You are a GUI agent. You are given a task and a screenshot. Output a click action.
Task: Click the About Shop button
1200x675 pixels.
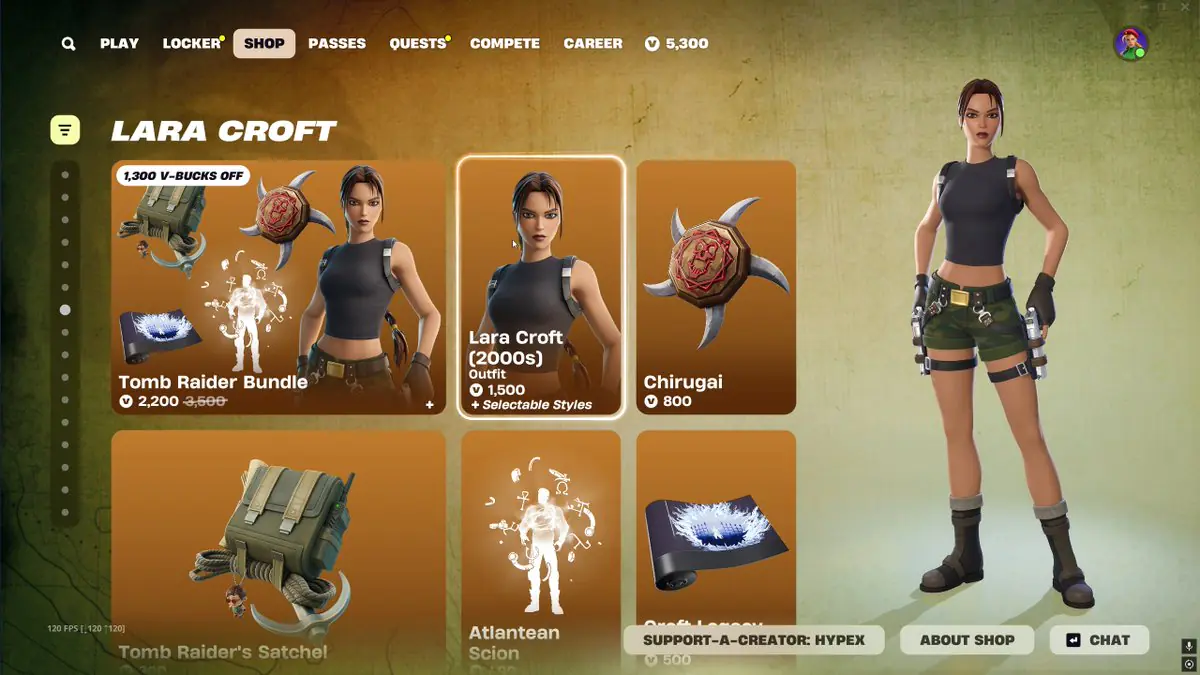pos(967,640)
